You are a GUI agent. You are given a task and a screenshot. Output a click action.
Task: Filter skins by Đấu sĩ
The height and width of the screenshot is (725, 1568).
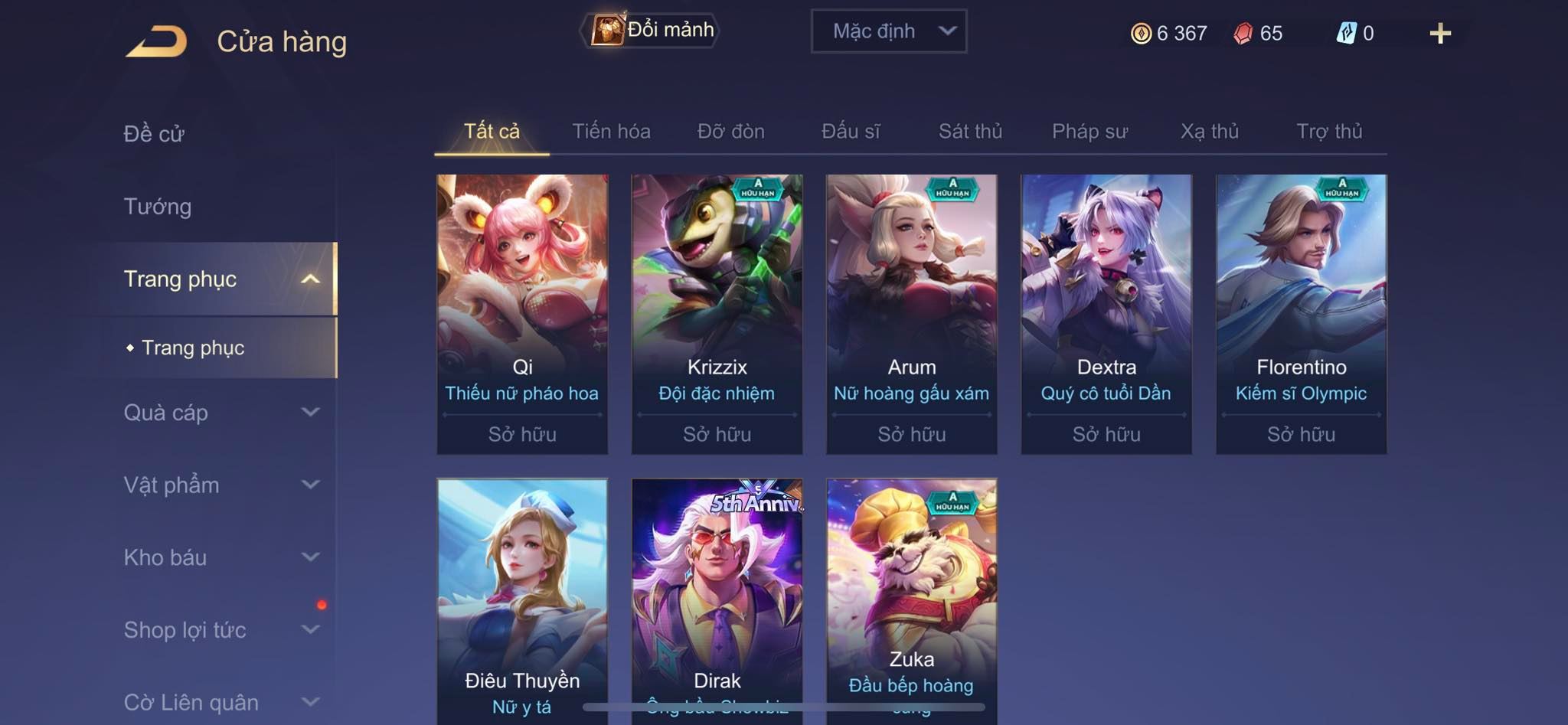(851, 132)
